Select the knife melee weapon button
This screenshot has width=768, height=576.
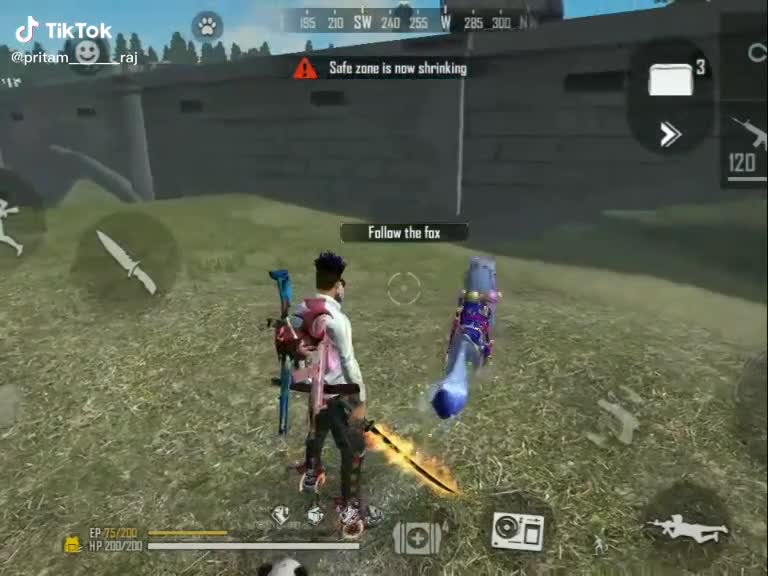point(126,261)
